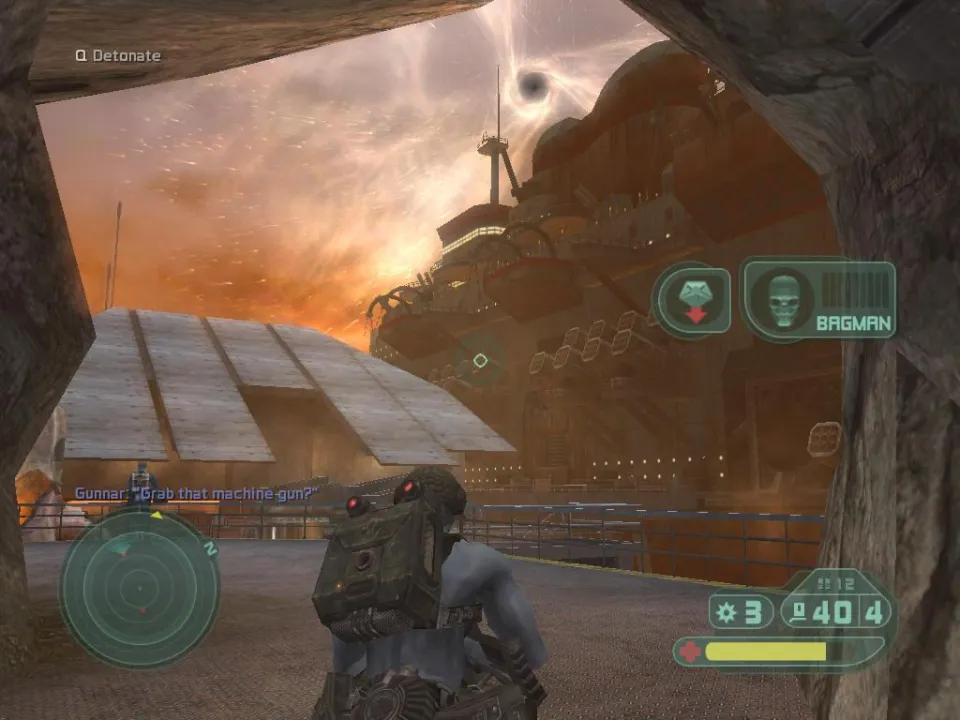
Task: Select the grenade count gear icon
Action: [x=728, y=612]
